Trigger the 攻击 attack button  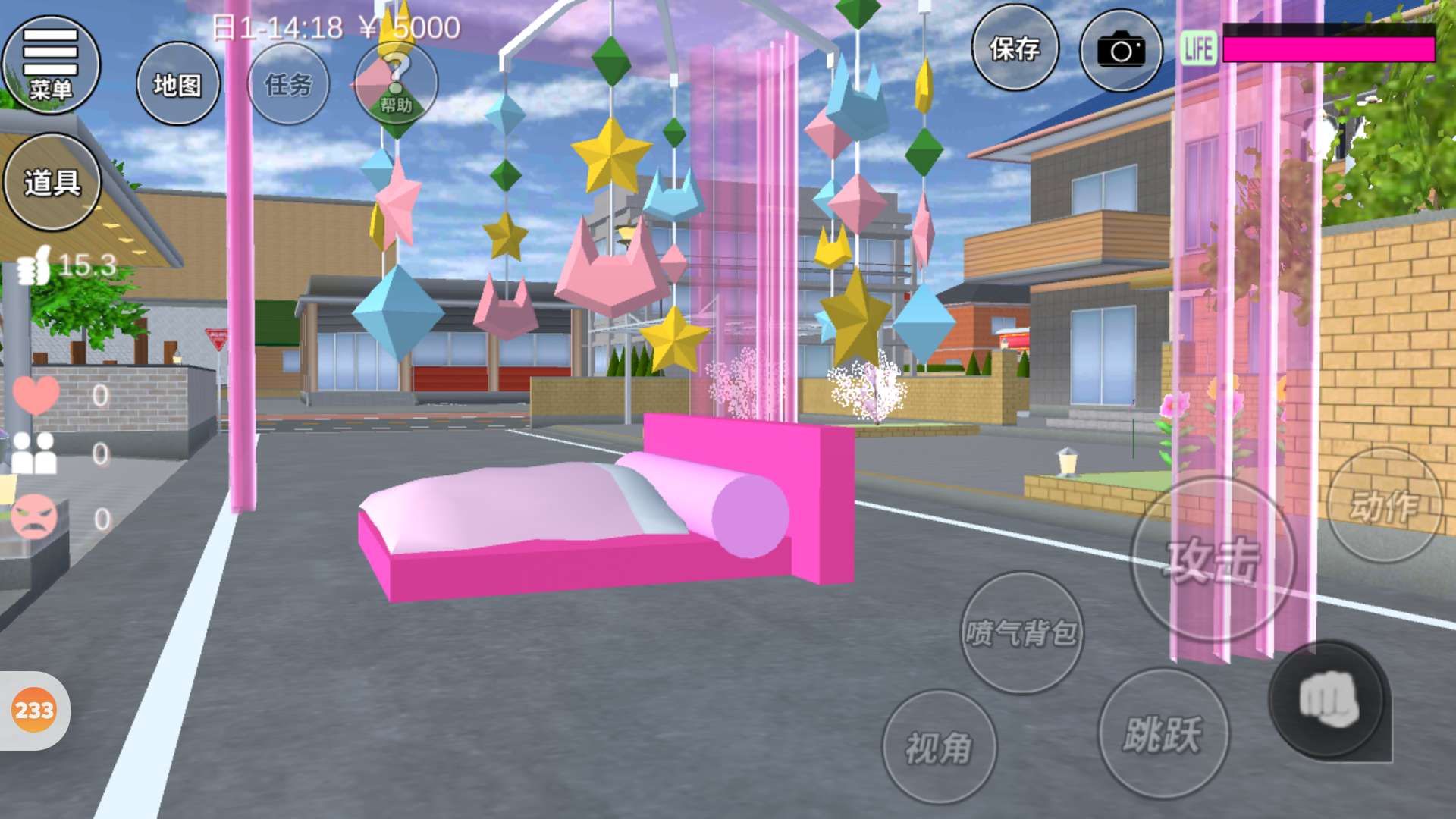click(1213, 561)
